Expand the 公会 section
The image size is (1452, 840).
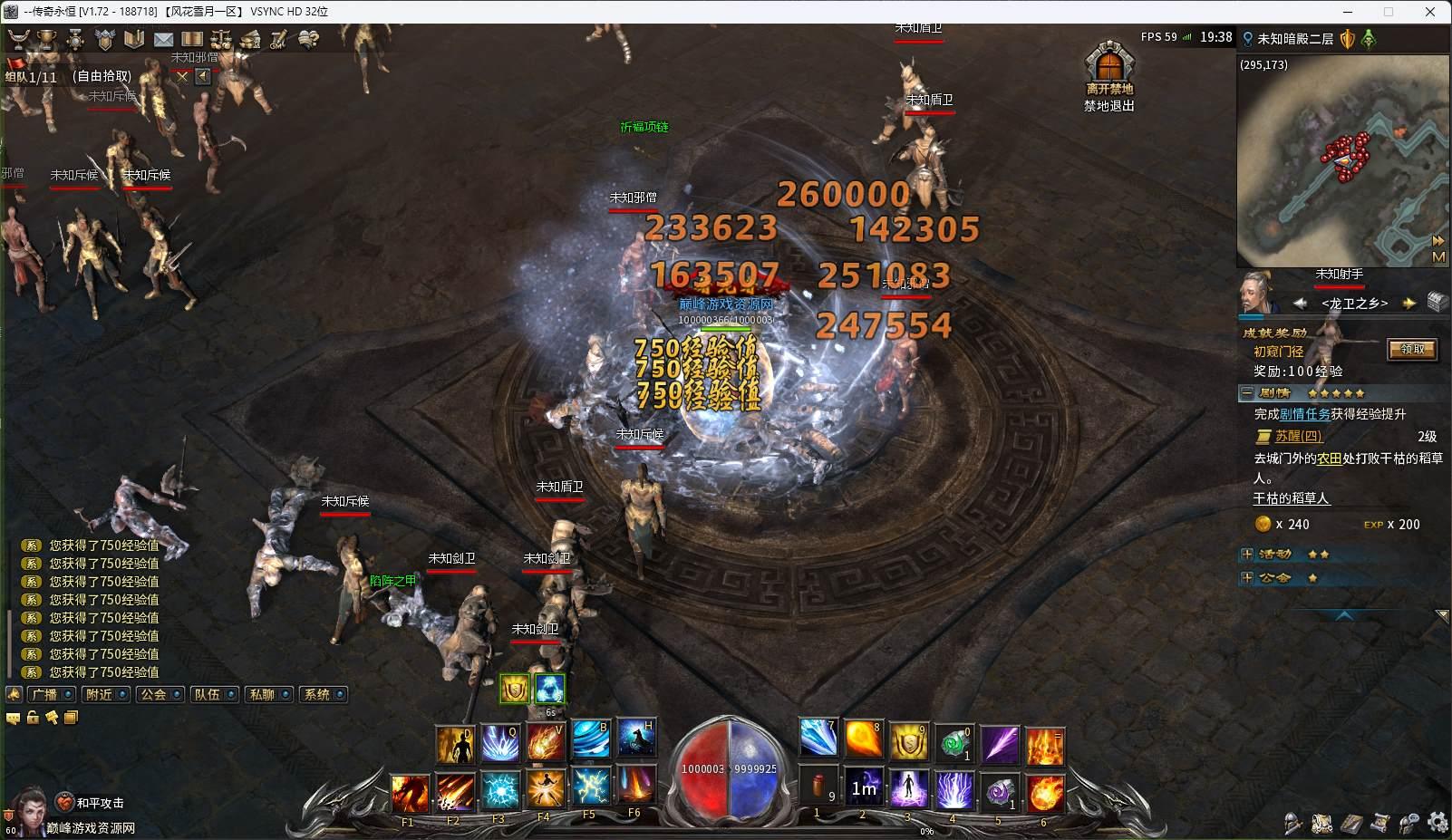(x=1247, y=577)
